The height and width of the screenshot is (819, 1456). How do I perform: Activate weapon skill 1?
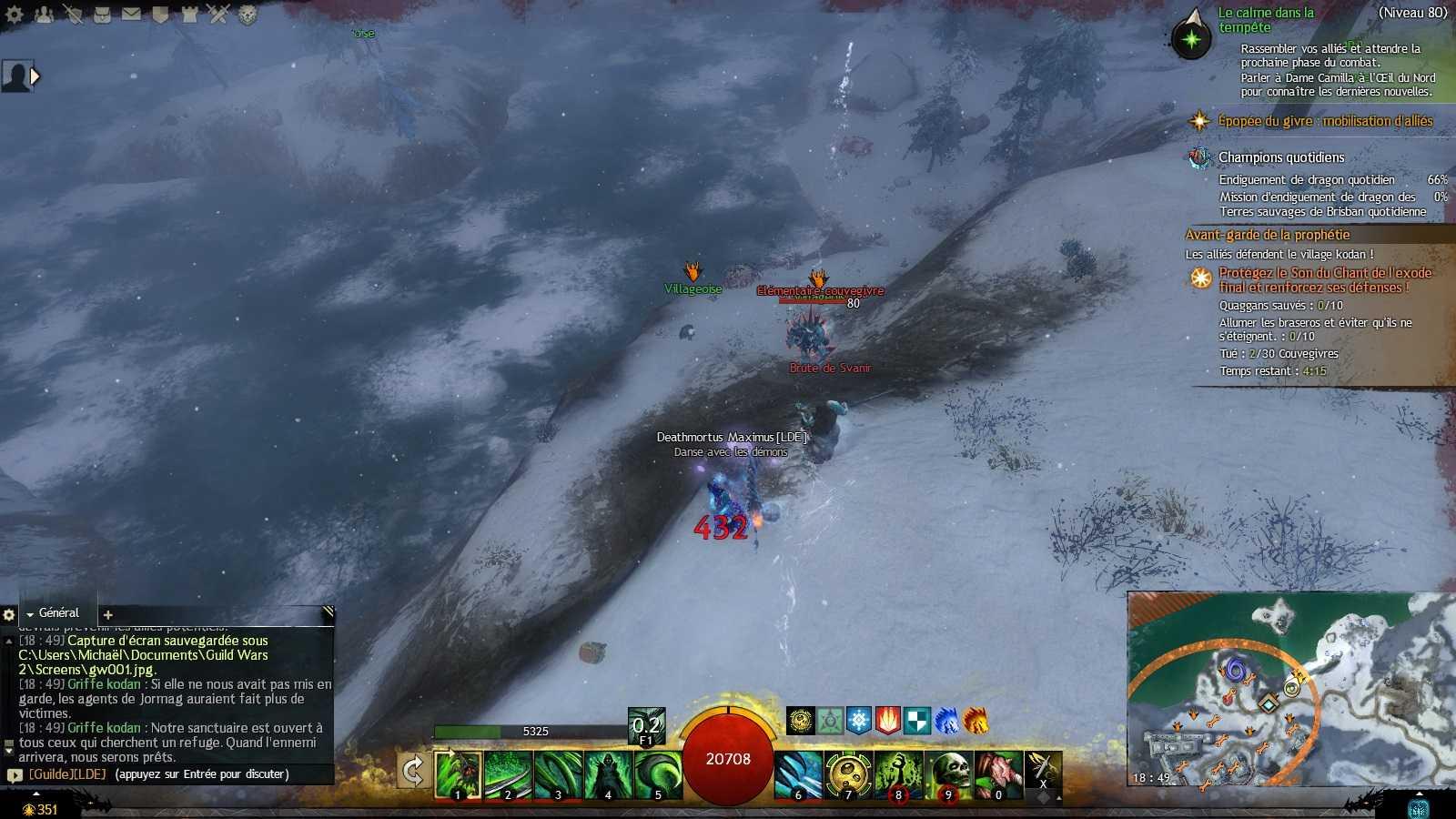click(x=458, y=774)
